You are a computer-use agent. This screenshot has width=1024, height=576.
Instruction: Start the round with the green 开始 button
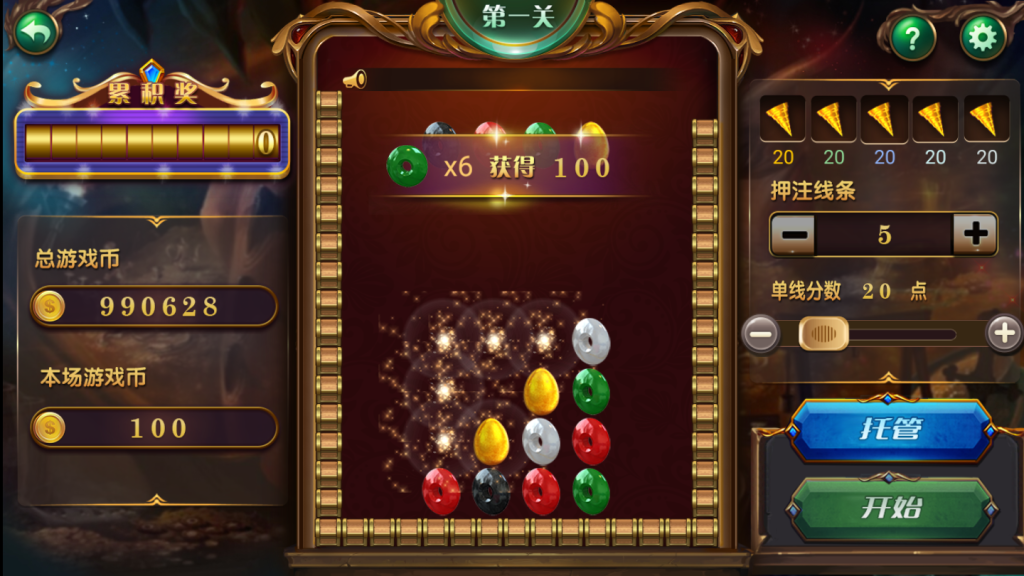889,507
